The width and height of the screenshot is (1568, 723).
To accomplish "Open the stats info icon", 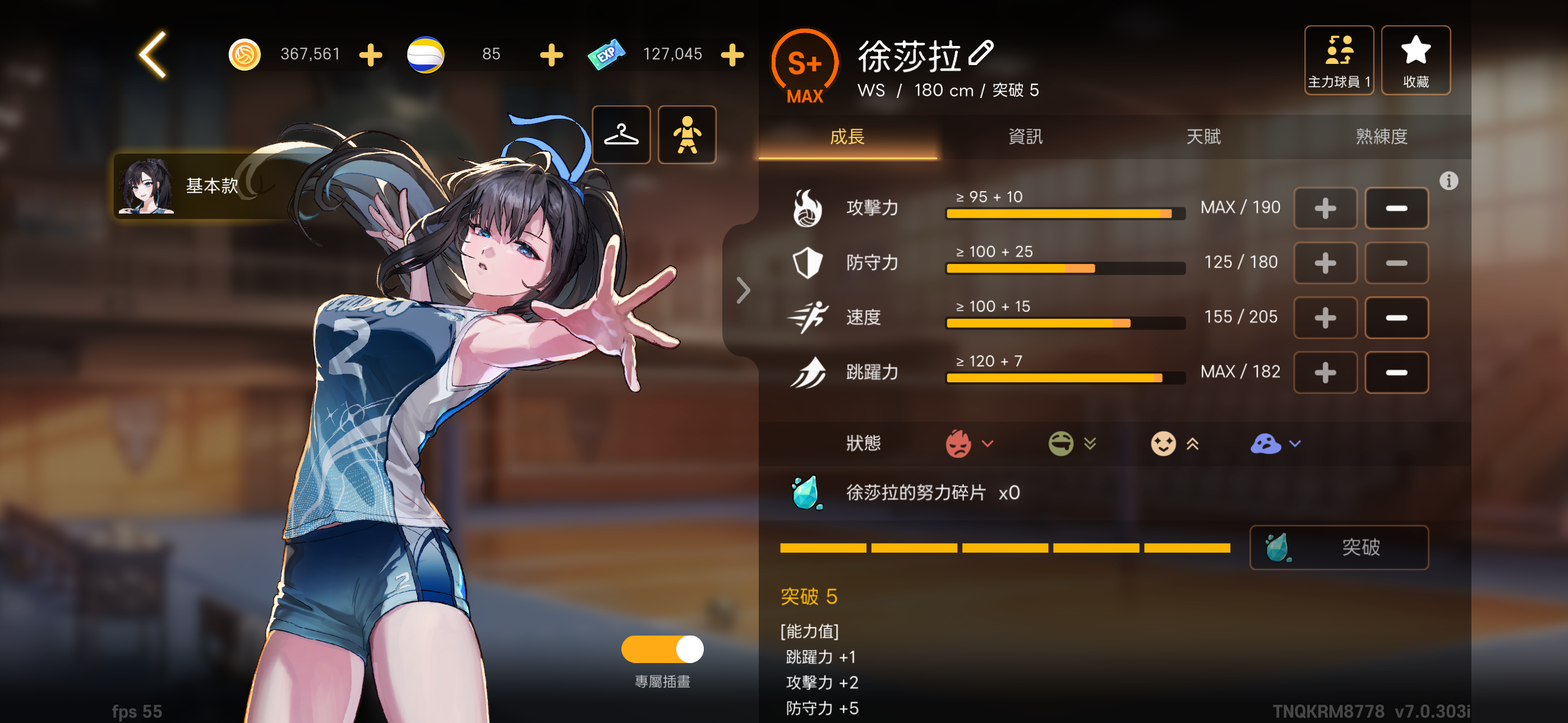I will (x=1448, y=180).
